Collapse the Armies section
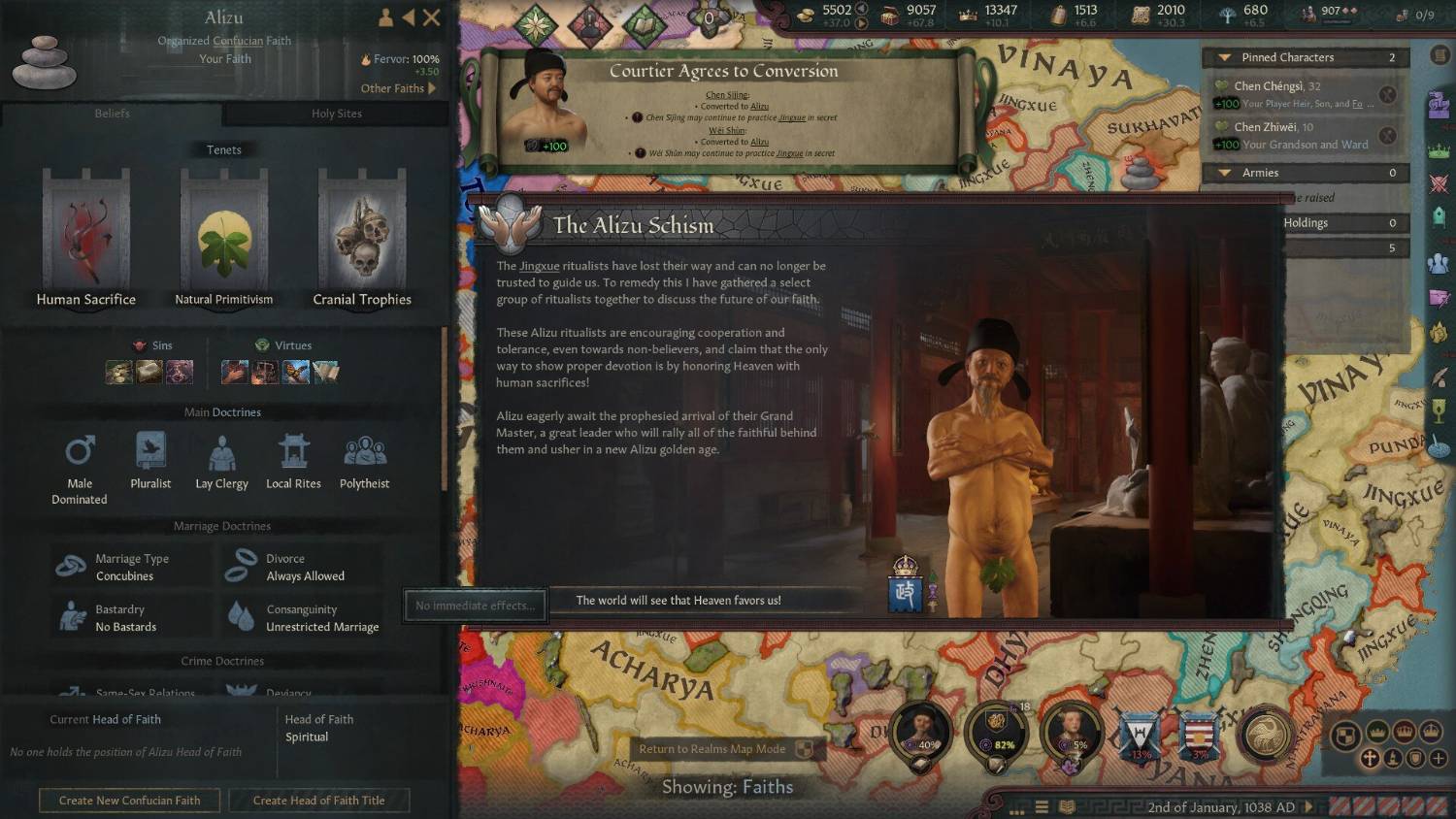The width and height of the screenshot is (1456, 819). (1225, 173)
